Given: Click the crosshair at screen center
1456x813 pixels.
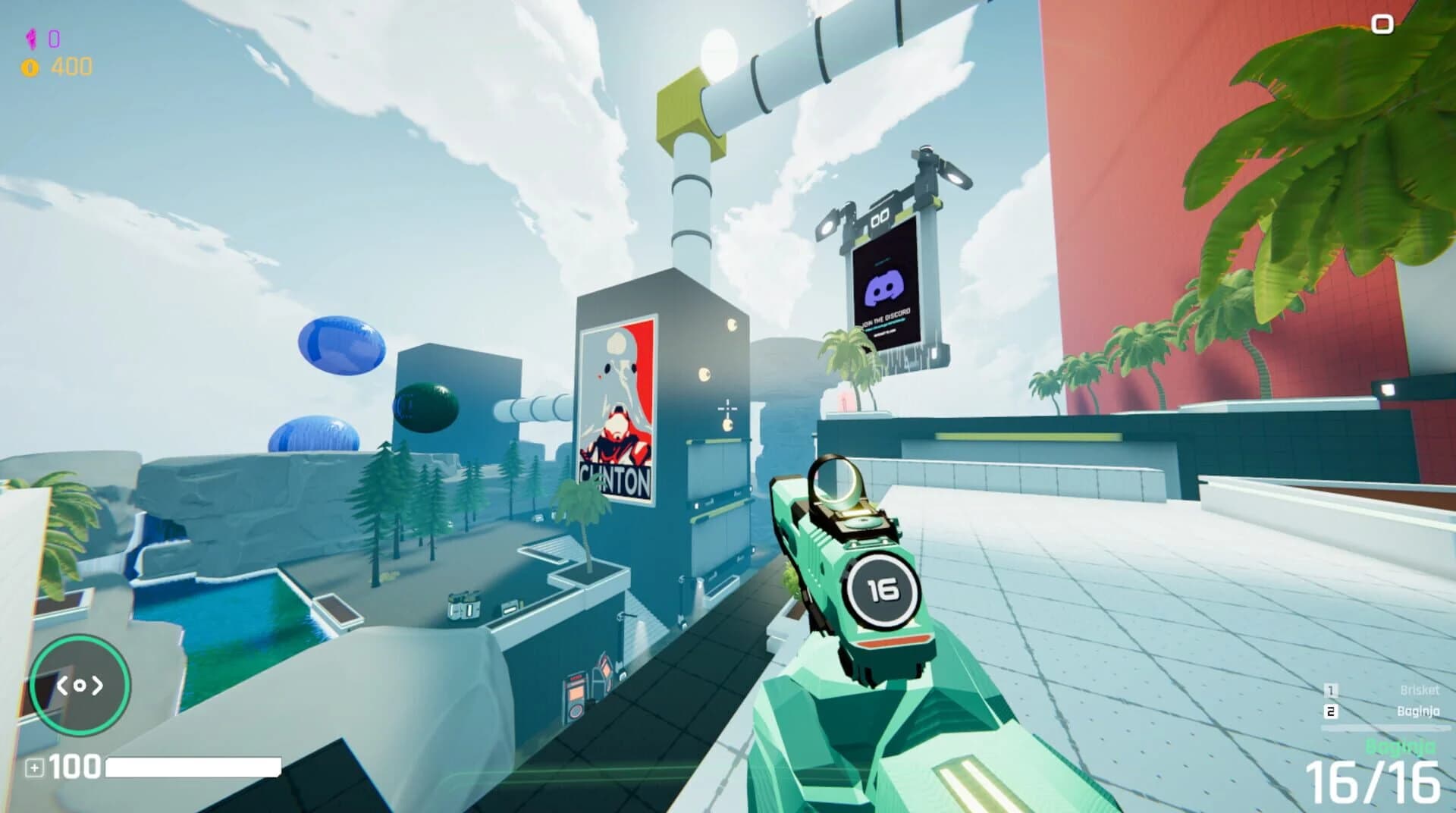Looking at the screenshot, I should click(728, 410).
